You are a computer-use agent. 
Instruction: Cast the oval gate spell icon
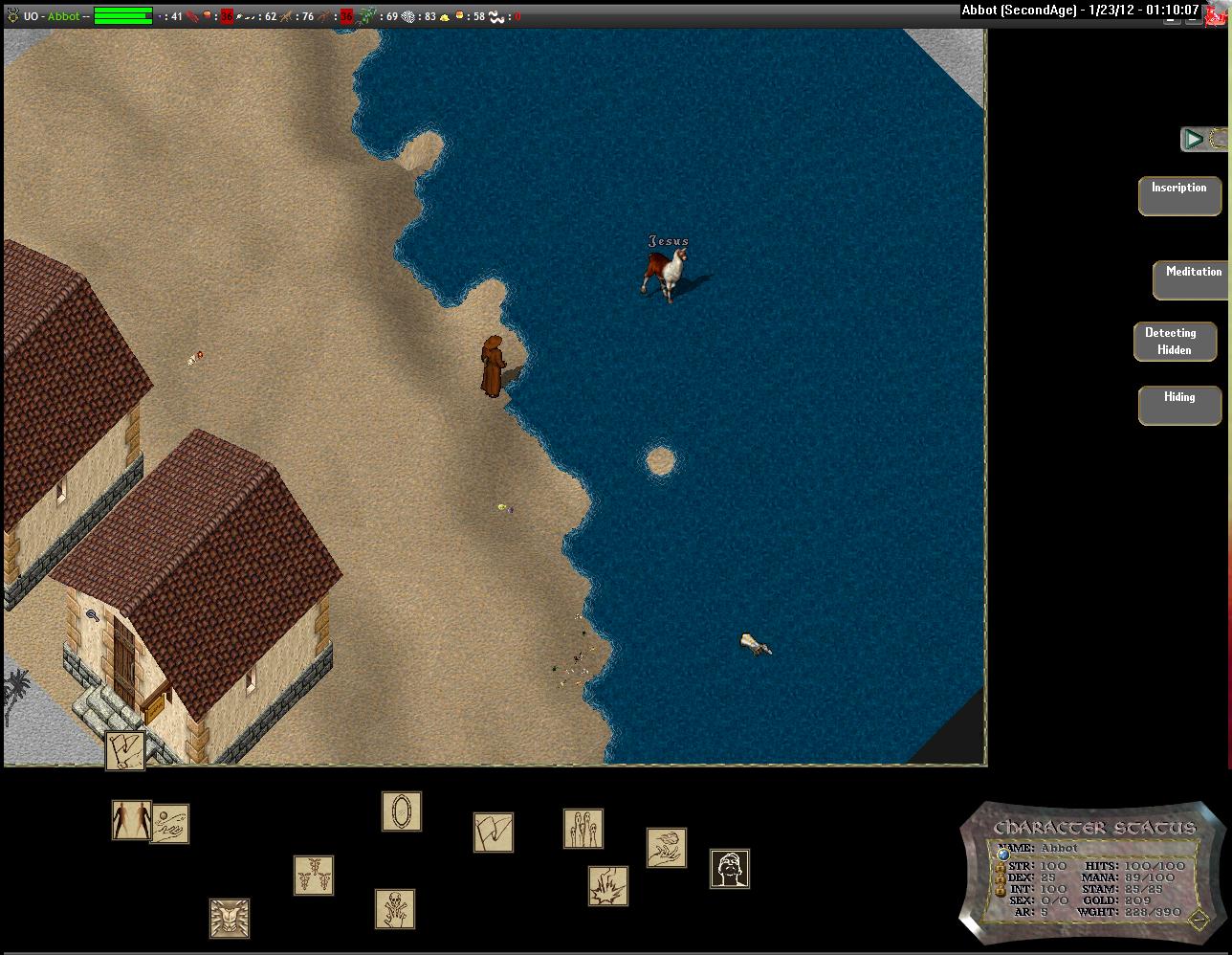(x=402, y=811)
